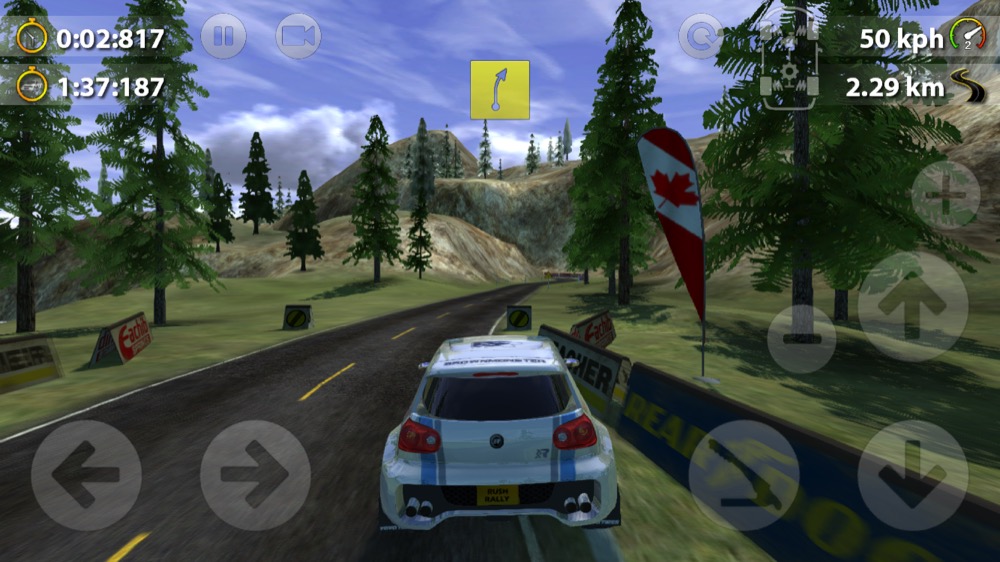Switch the camera view

point(298,37)
